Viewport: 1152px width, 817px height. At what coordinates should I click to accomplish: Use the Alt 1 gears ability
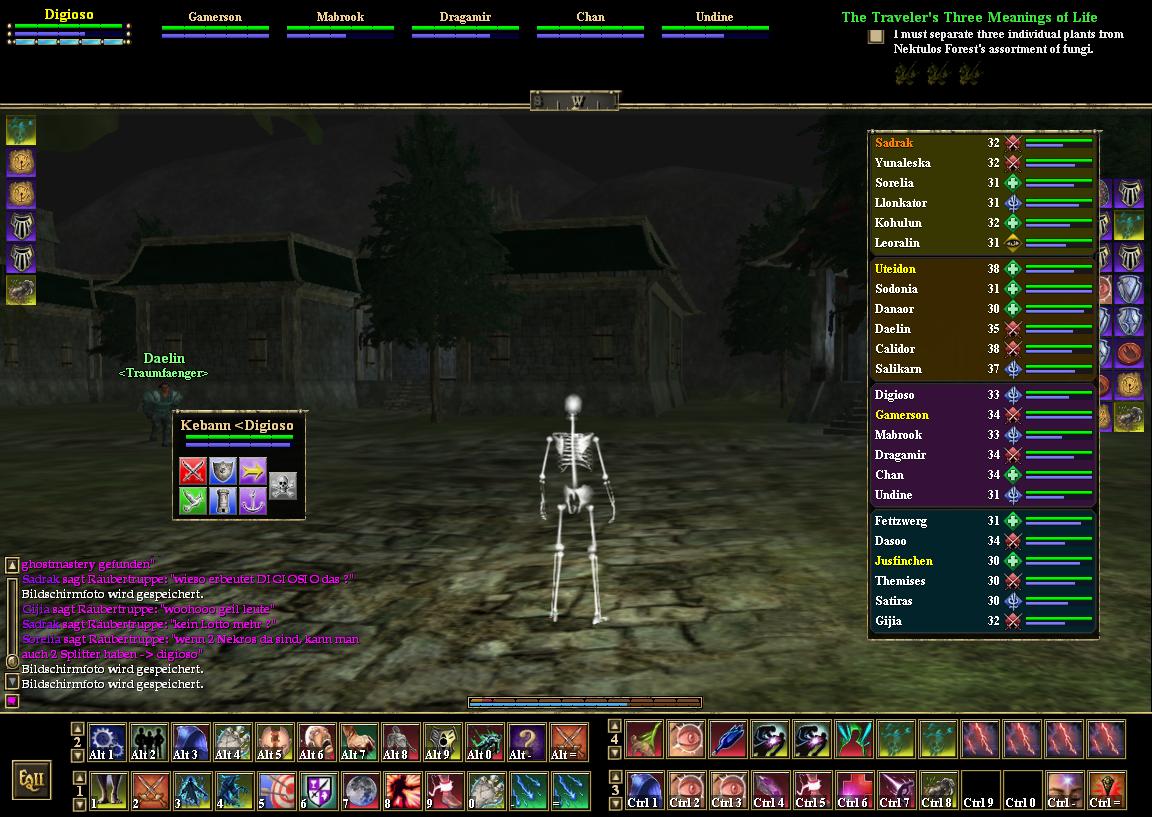[x=106, y=742]
